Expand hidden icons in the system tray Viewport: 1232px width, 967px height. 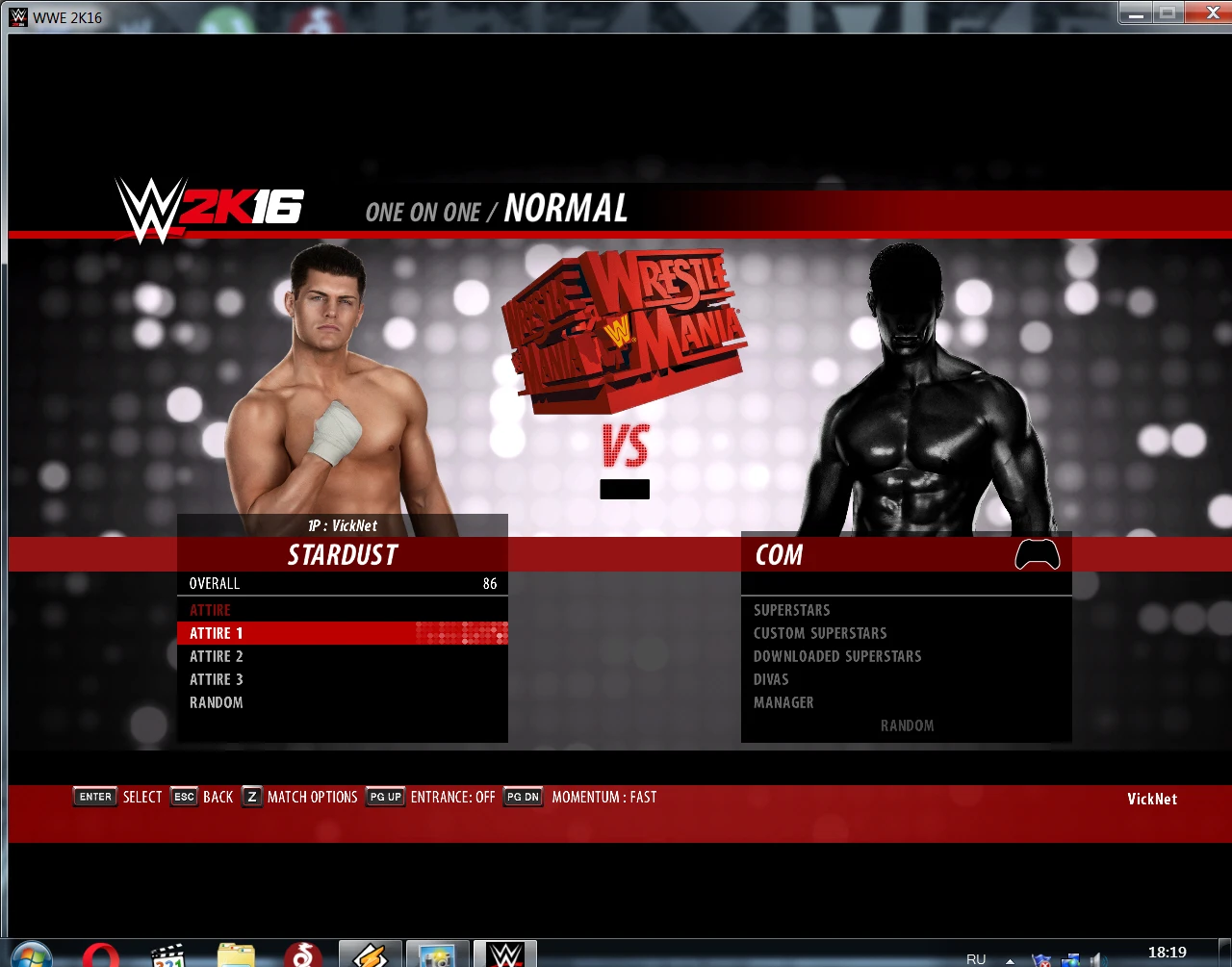[x=1009, y=959]
